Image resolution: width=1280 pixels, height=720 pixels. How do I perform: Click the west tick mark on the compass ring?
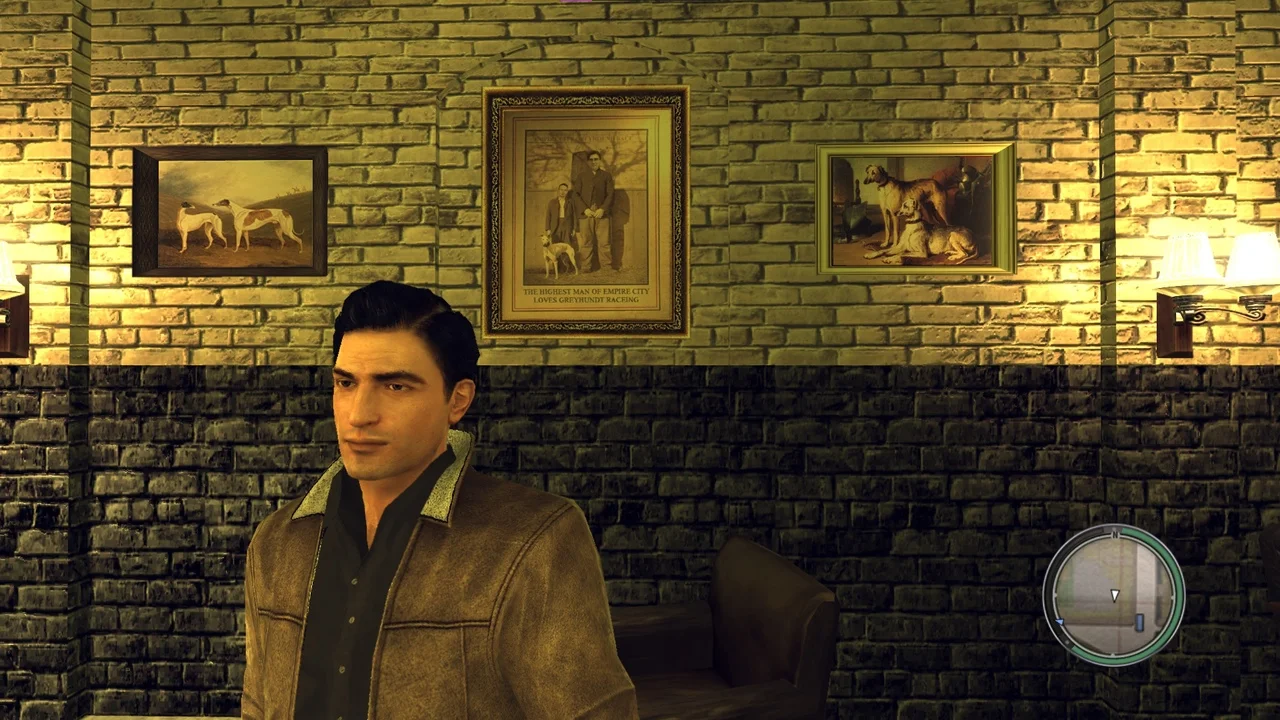(x=1056, y=594)
